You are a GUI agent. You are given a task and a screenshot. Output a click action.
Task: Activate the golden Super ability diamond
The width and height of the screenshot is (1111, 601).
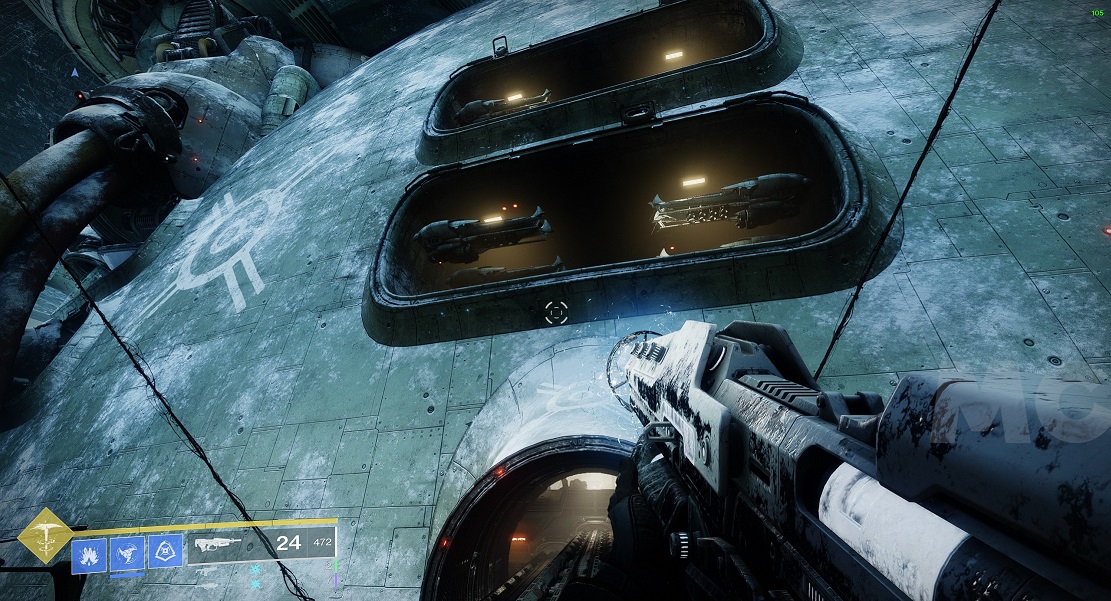44,535
